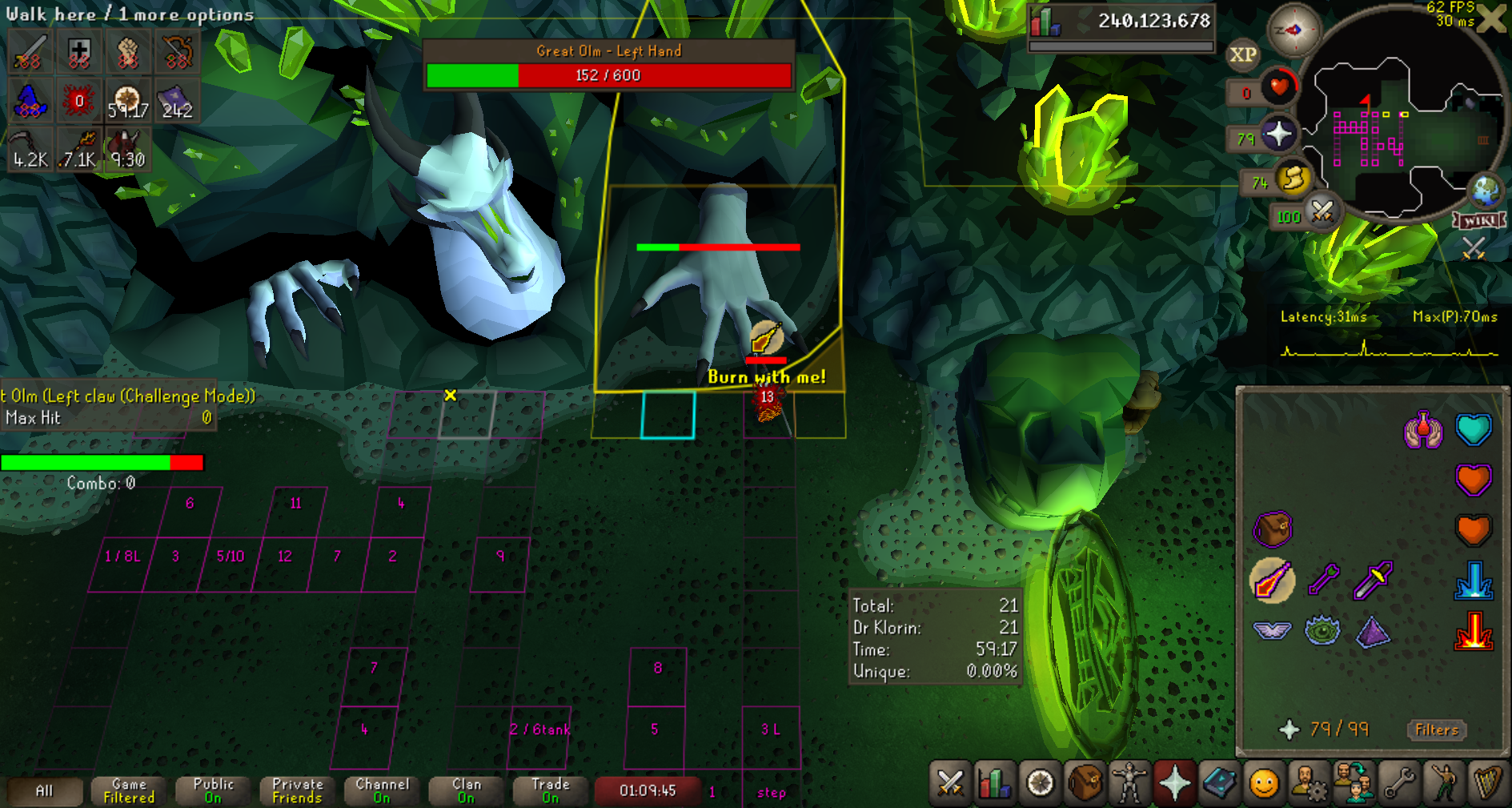Toggle the highlighted Rigour prayer icon
This screenshot has height=808, width=1512.
tap(1272, 580)
